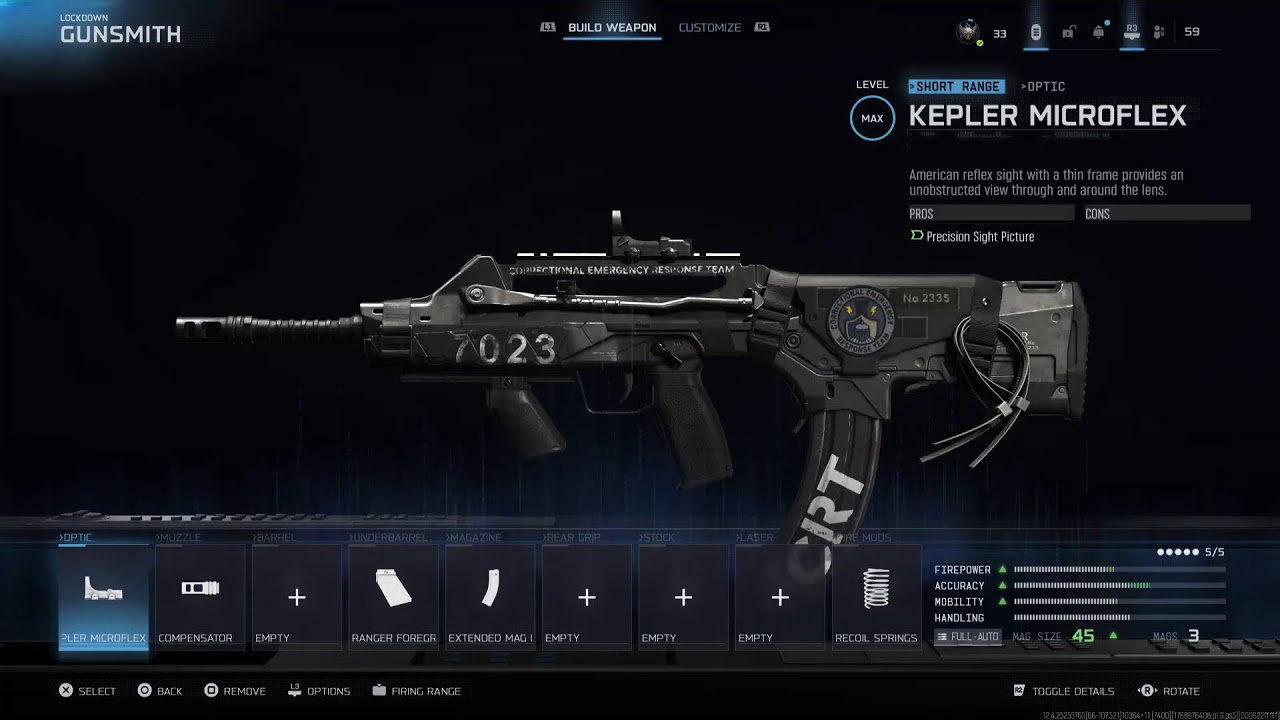Image resolution: width=1280 pixels, height=720 pixels.
Task: Select the Kepler Microflex optic slot
Action: click(x=103, y=597)
